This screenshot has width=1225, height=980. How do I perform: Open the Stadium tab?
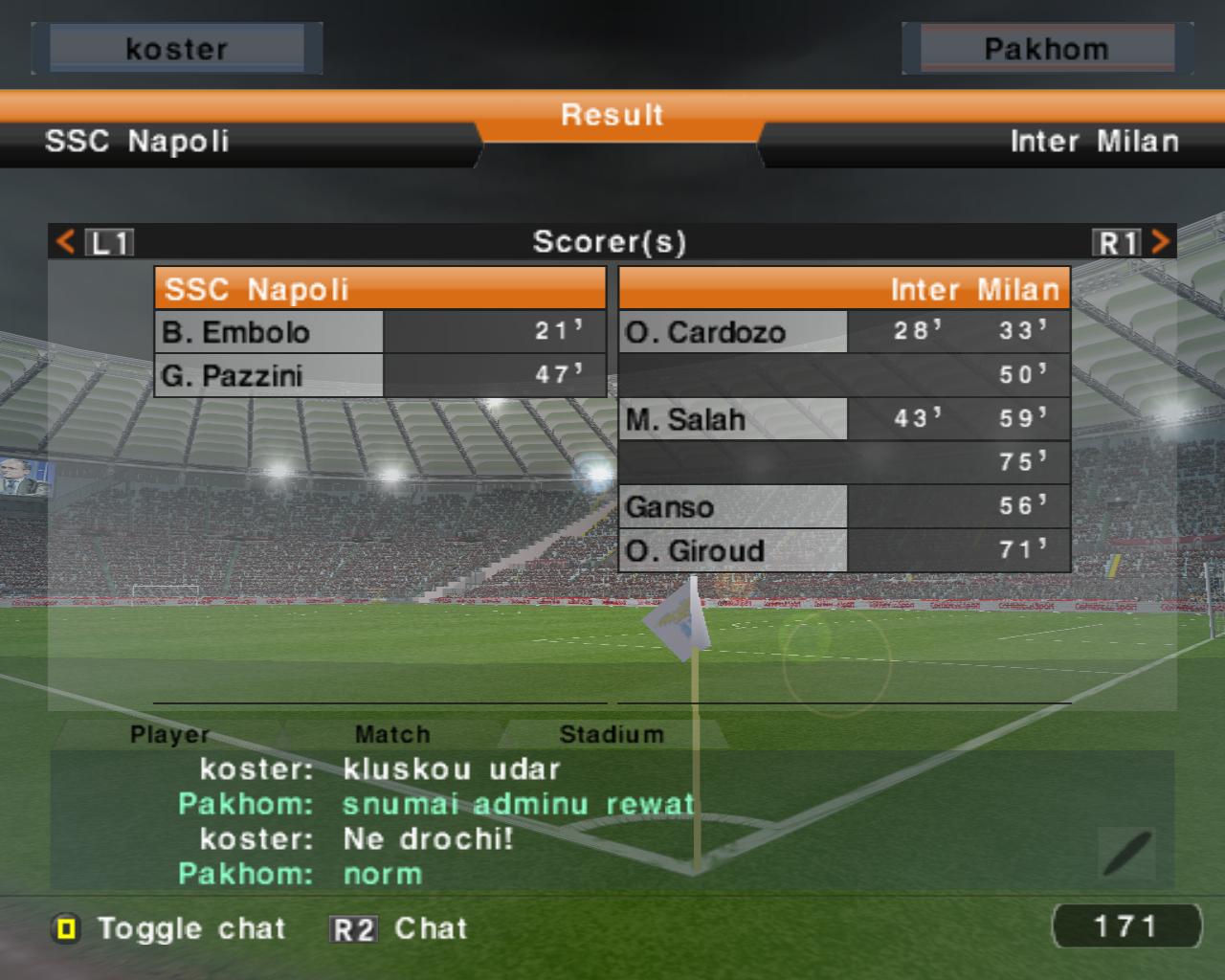[x=611, y=734]
